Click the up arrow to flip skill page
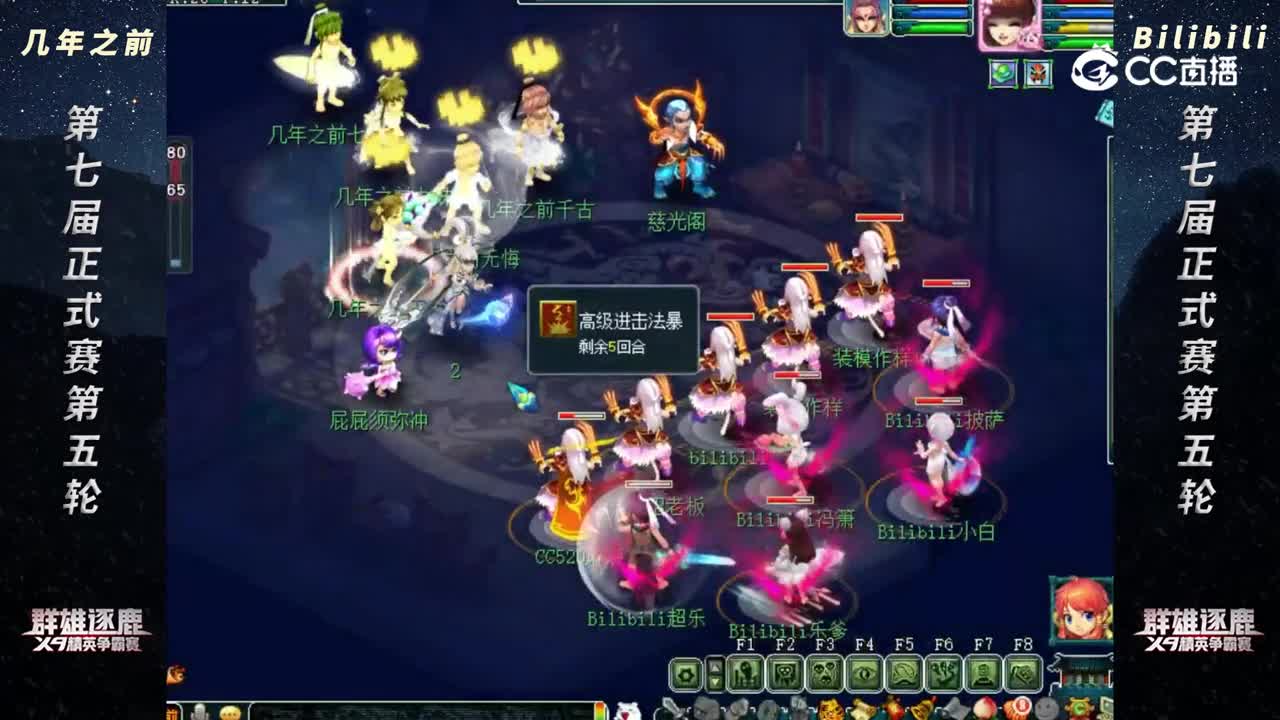Screen dimensions: 1280x720 click(716, 665)
